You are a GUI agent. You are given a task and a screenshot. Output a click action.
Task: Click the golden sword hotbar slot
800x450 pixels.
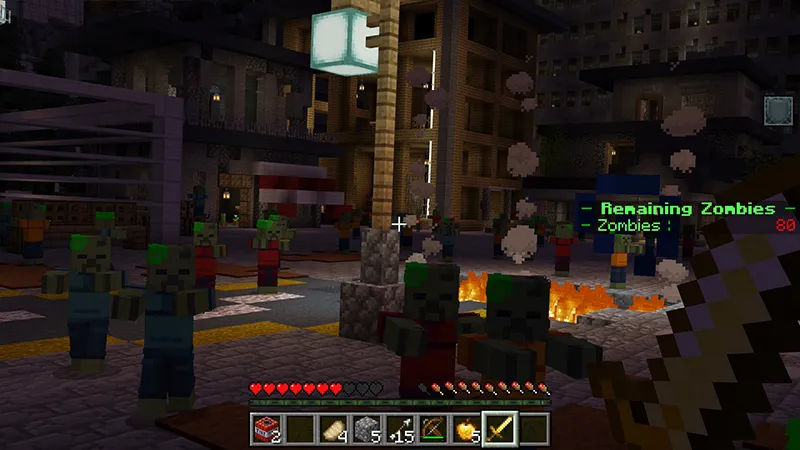tap(498, 429)
